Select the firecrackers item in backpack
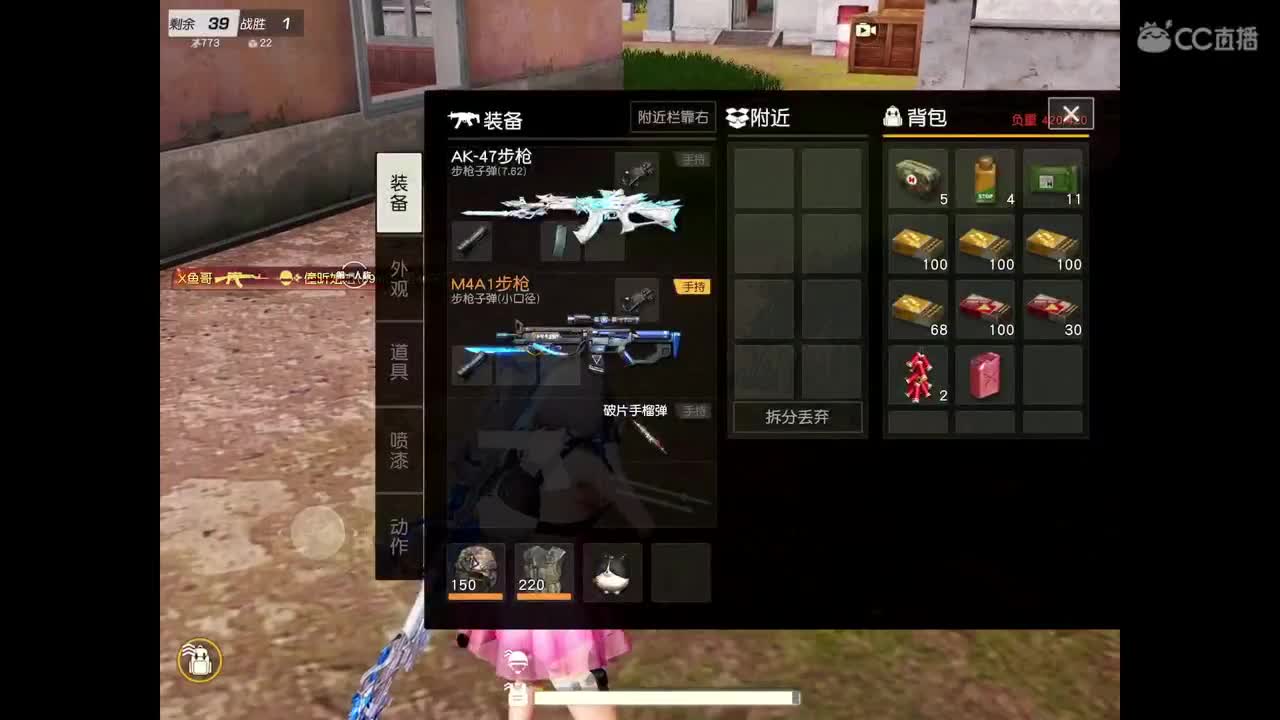The image size is (1280, 720). [x=916, y=375]
